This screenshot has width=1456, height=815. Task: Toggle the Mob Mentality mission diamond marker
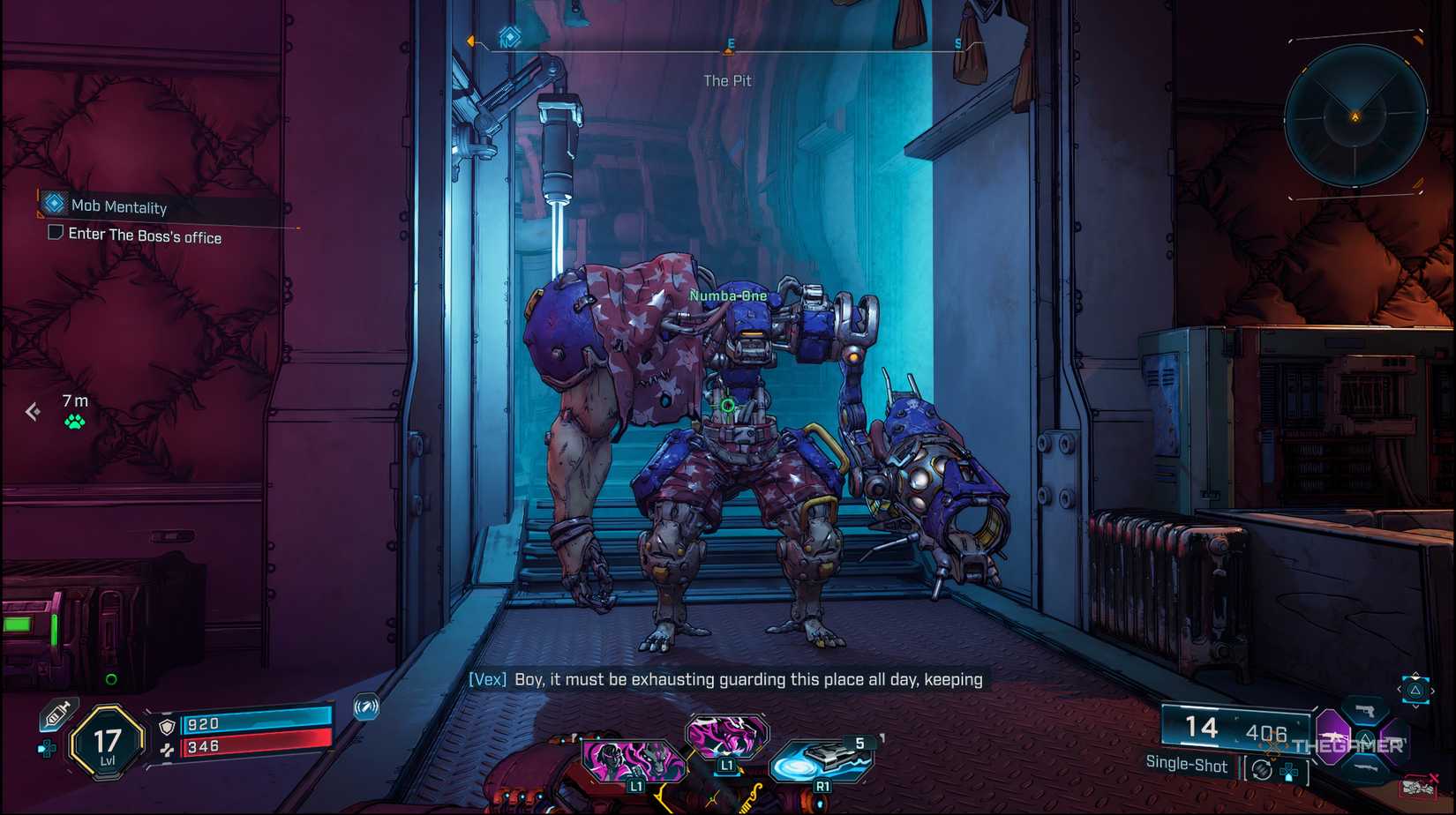(50, 206)
